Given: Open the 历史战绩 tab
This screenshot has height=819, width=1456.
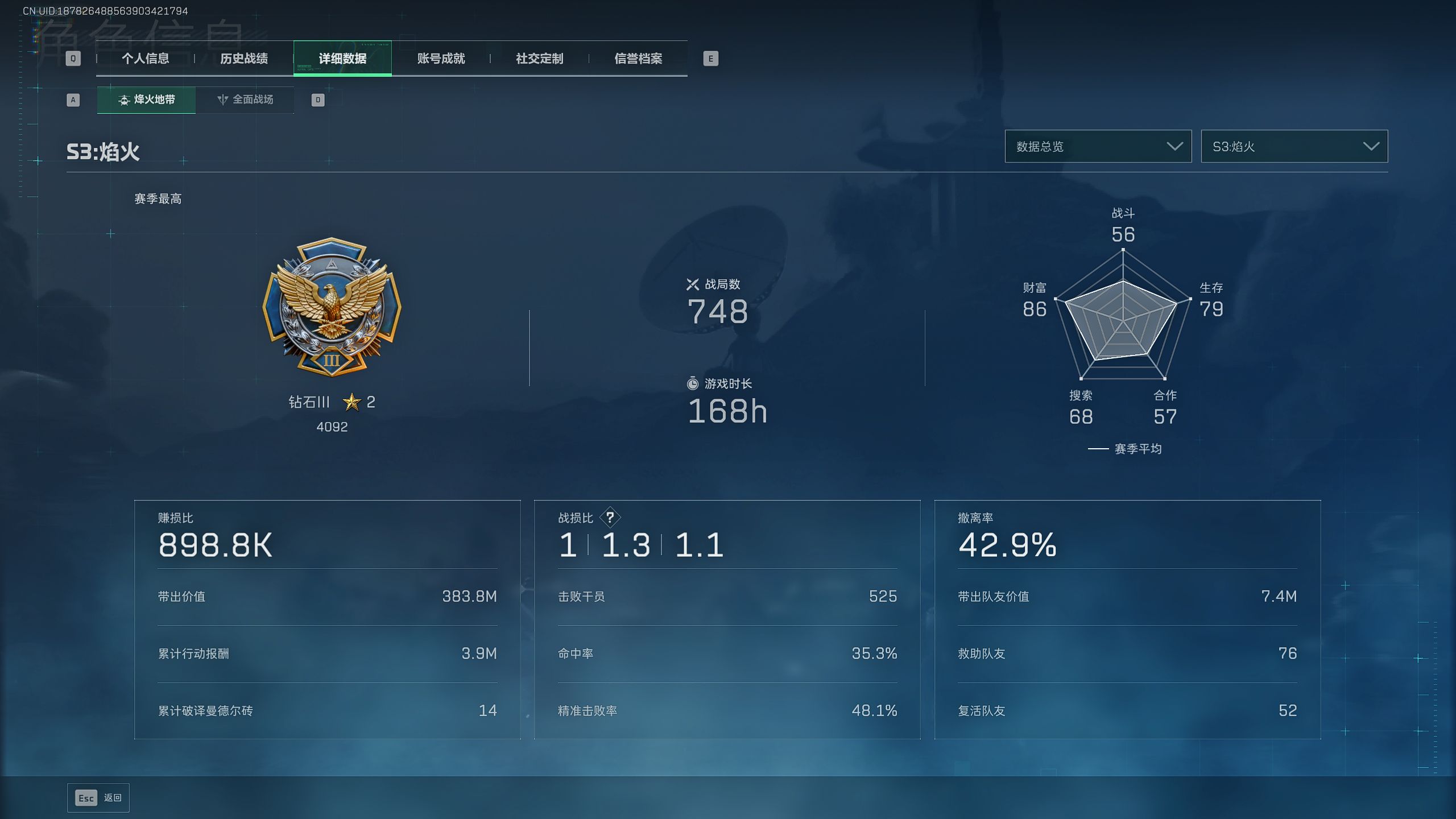Looking at the screenshot, I should tap(244, 59).
